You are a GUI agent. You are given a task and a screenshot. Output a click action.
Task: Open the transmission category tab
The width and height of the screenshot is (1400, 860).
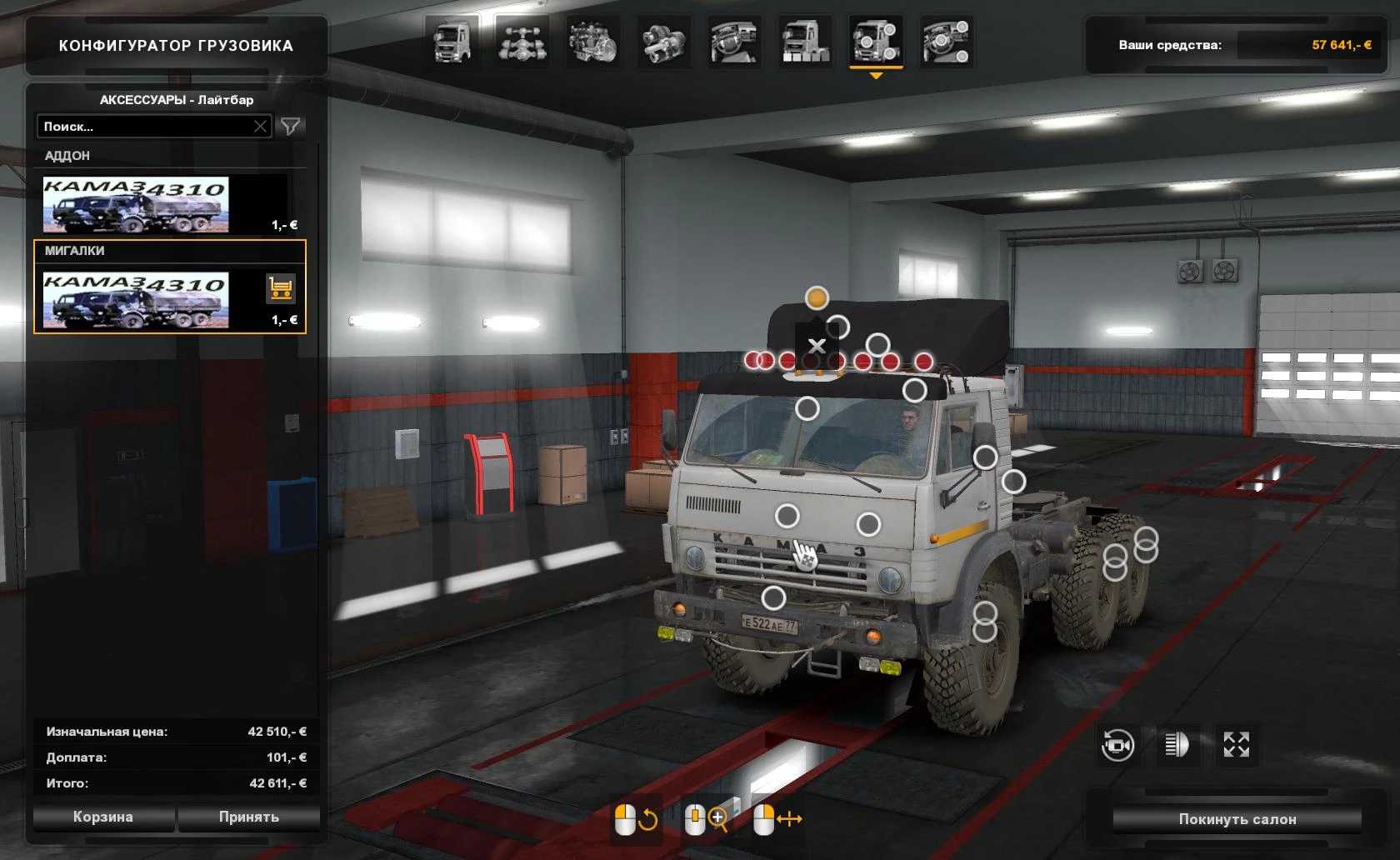pos(663,42)
